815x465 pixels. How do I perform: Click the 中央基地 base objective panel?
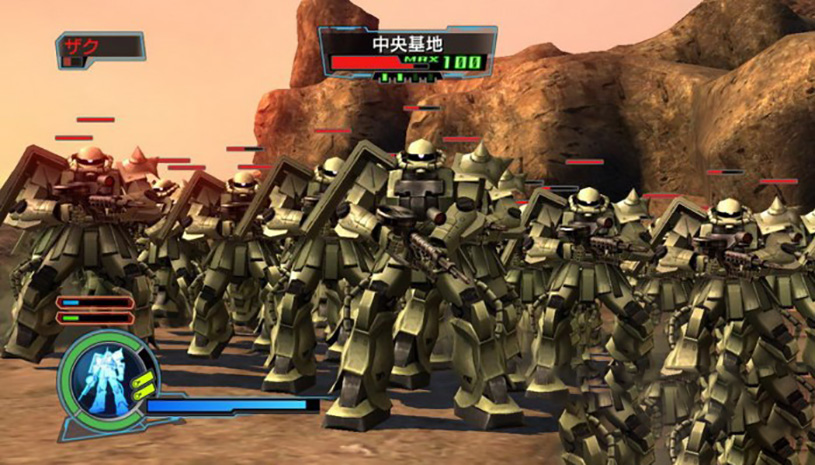407,52
